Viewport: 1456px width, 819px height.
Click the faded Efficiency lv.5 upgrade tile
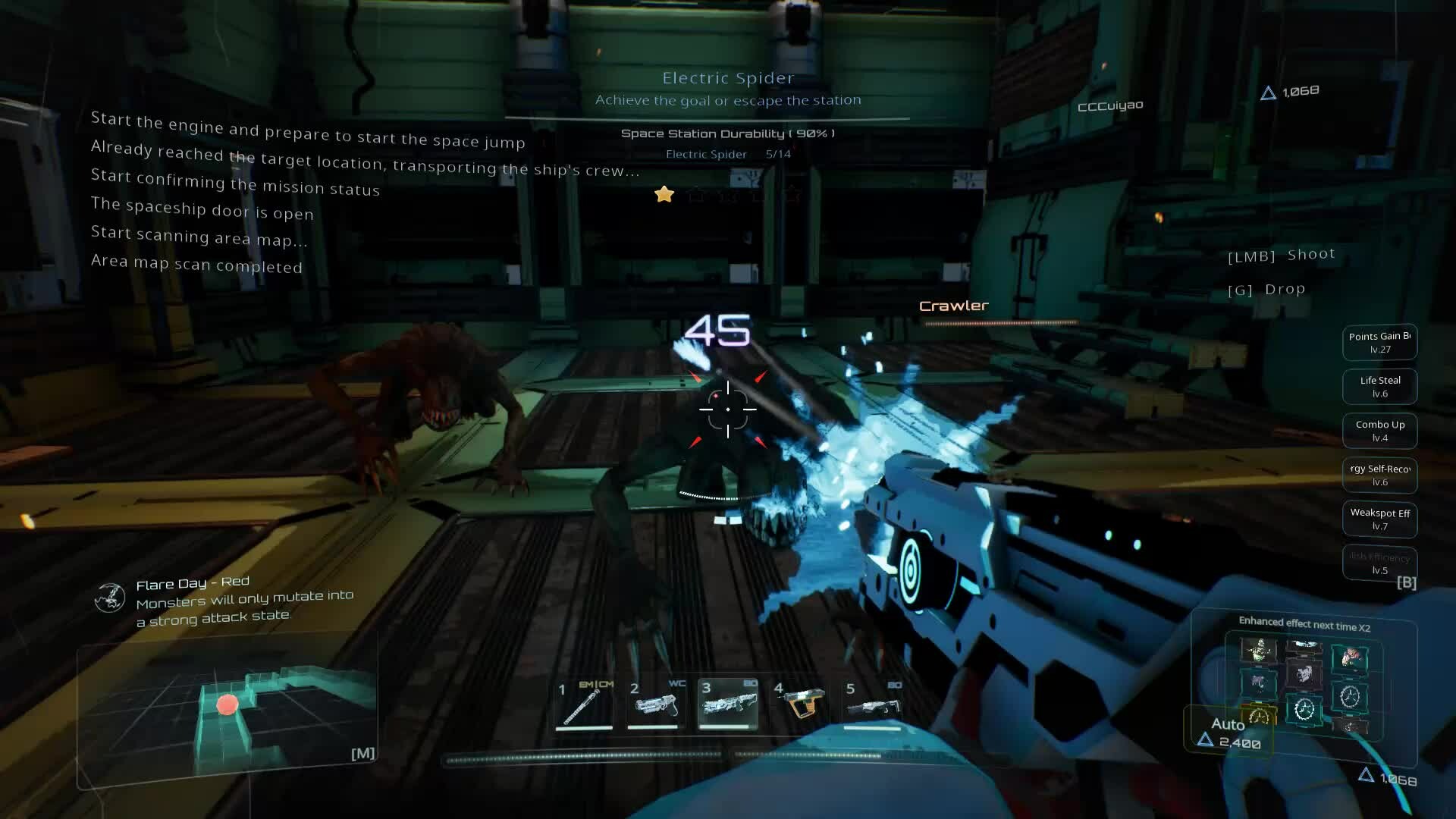click(1379, 563)
